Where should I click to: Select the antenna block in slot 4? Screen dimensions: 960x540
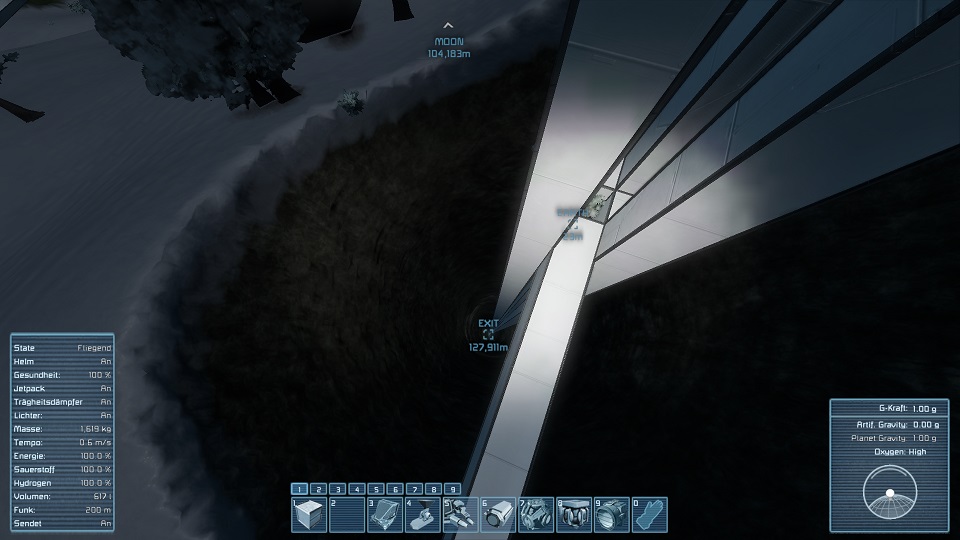pos(423,515)
